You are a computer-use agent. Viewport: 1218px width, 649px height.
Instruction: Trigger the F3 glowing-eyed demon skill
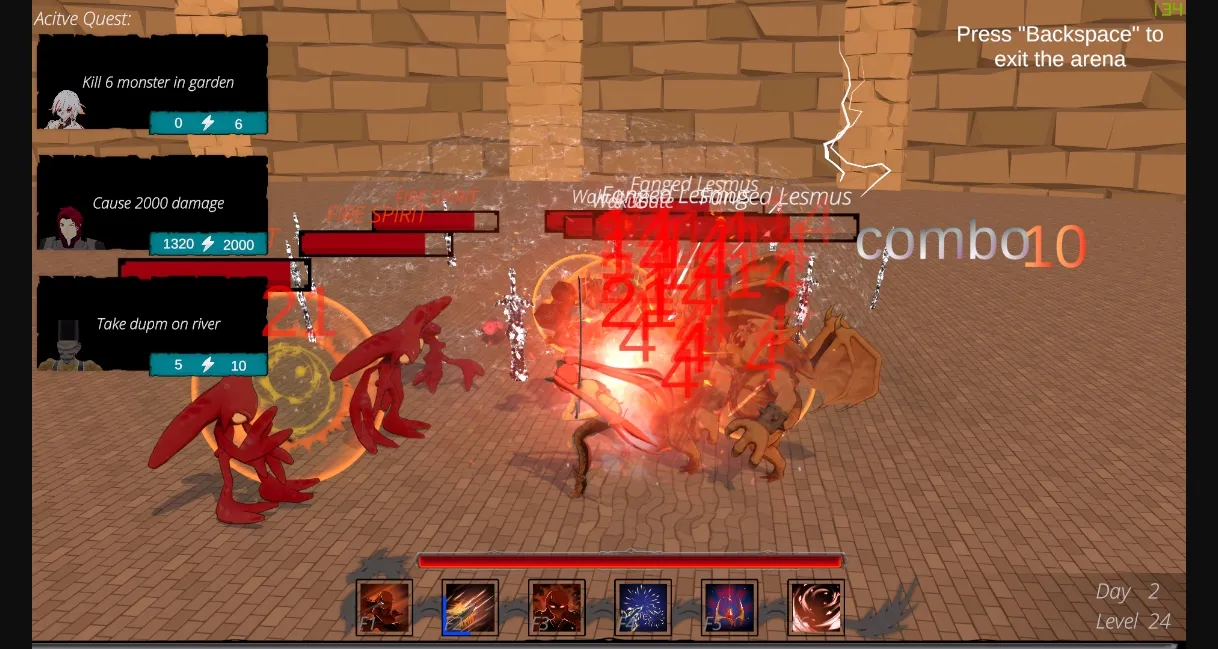(x=557, y=607)
